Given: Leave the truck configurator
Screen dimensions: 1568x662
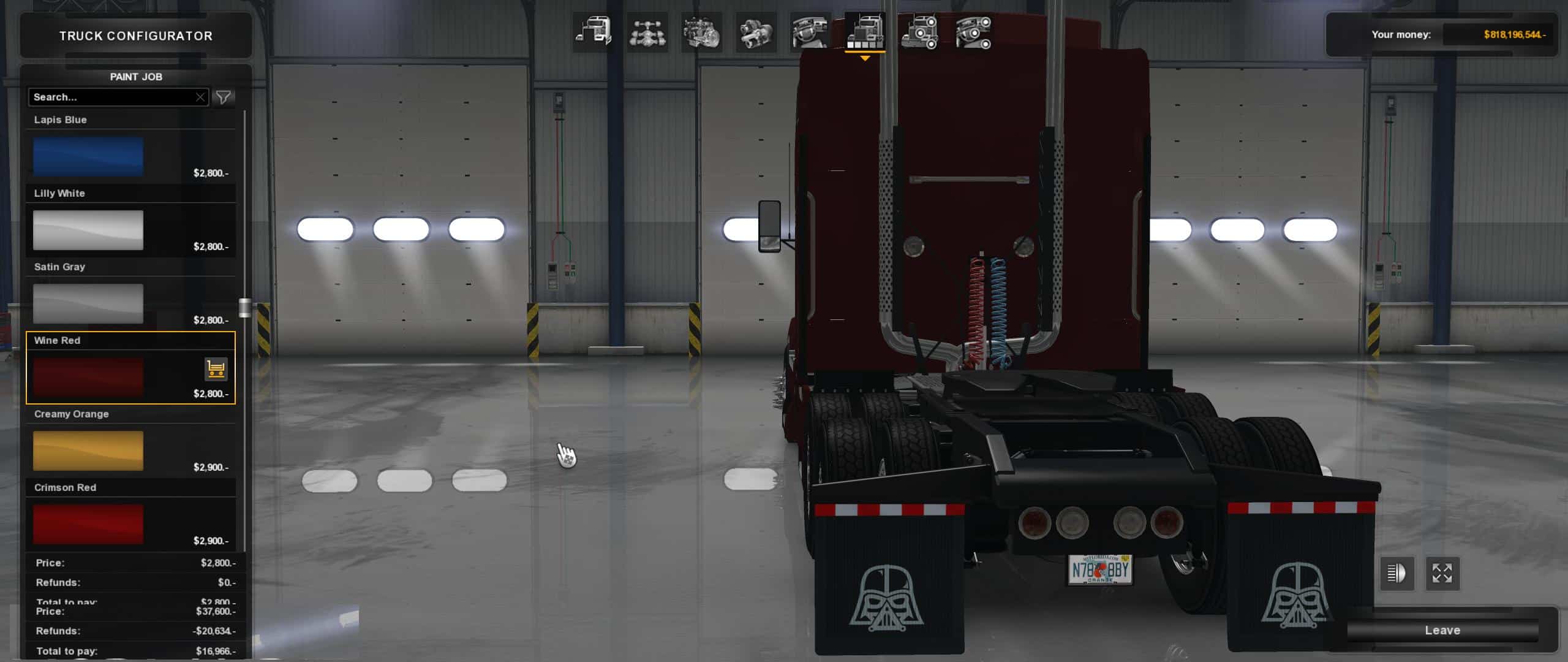Looking at the screenshot, I should pos(1442,630).
